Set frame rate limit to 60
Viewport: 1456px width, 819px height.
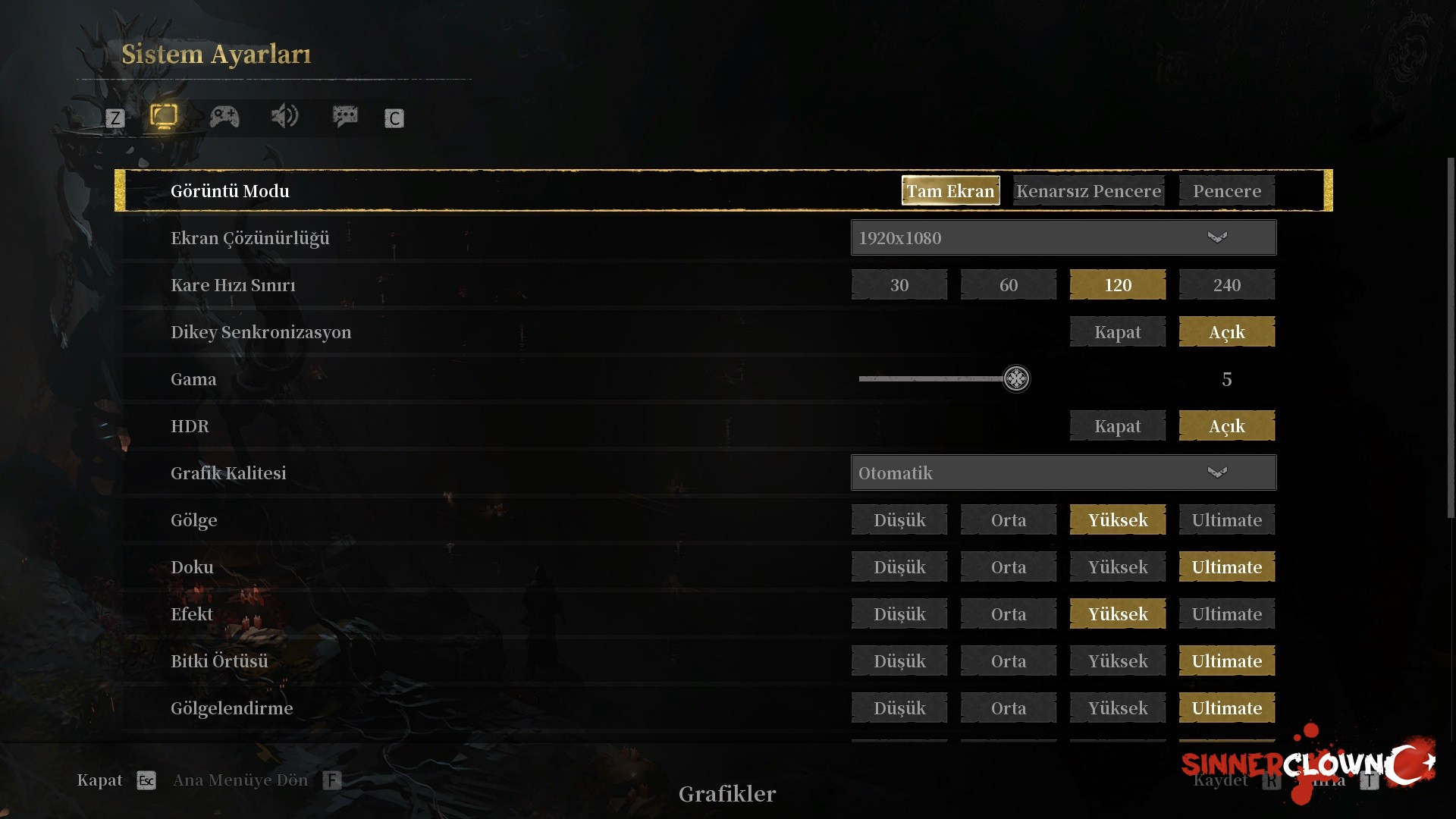(x=1008, y=285)
